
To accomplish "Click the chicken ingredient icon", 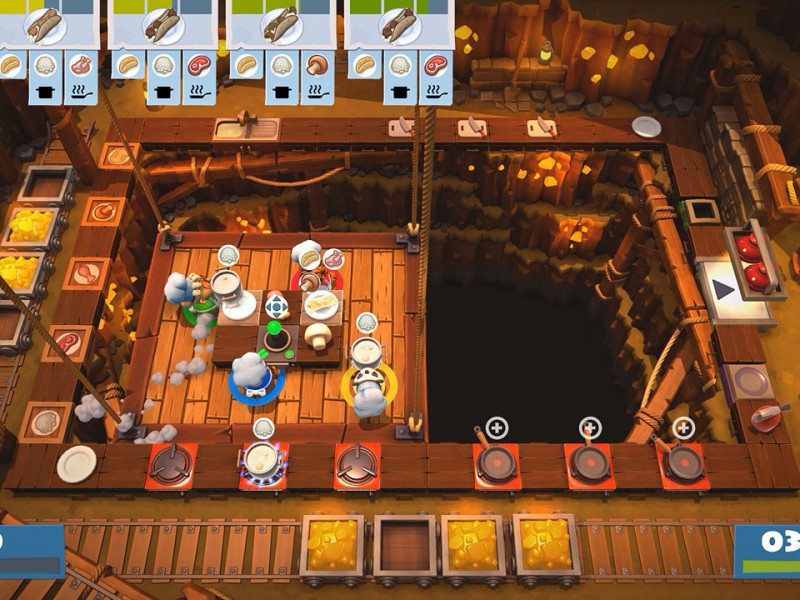I will (81, 66).
